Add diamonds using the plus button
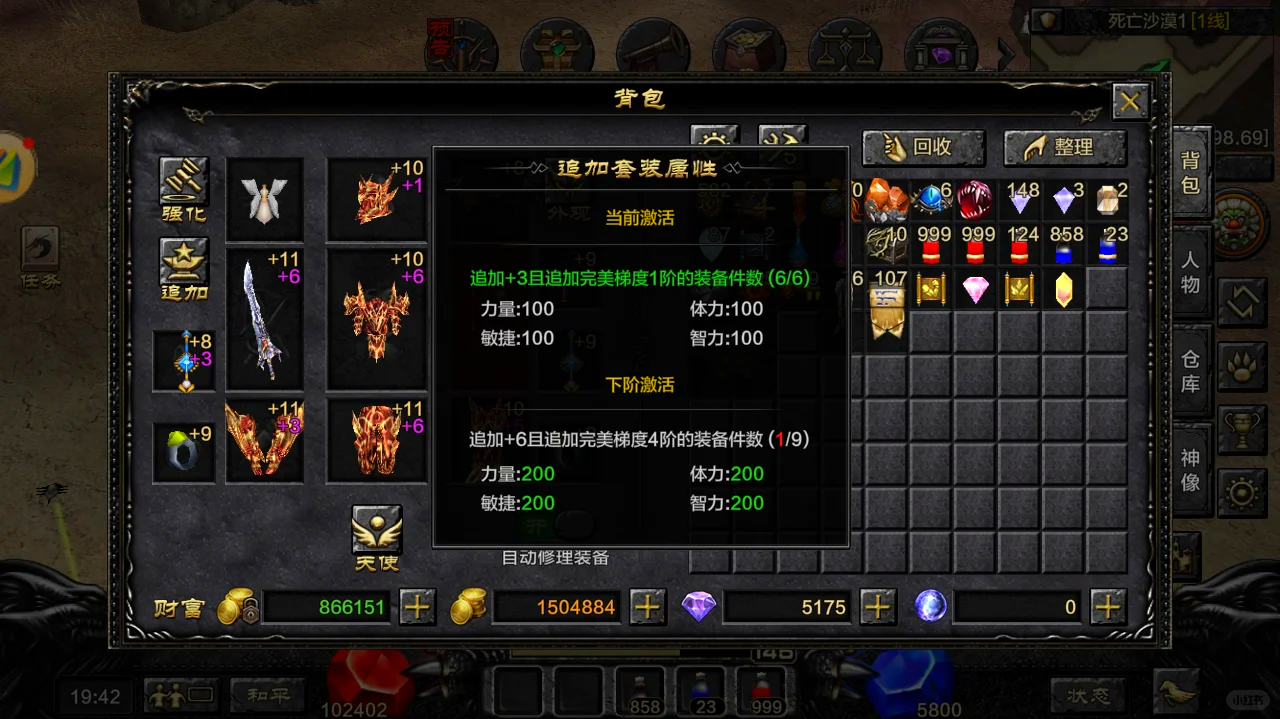This screenshot has height=719, width=1280. (x=877, y=606)
